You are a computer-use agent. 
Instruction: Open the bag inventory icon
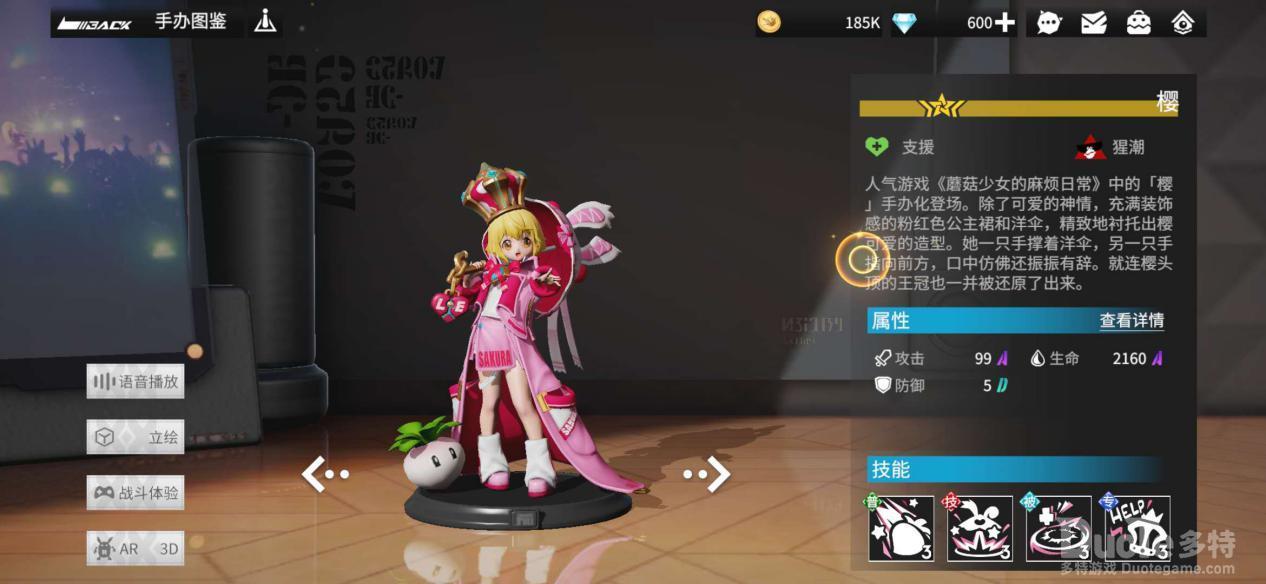(x=1138, y=23)
